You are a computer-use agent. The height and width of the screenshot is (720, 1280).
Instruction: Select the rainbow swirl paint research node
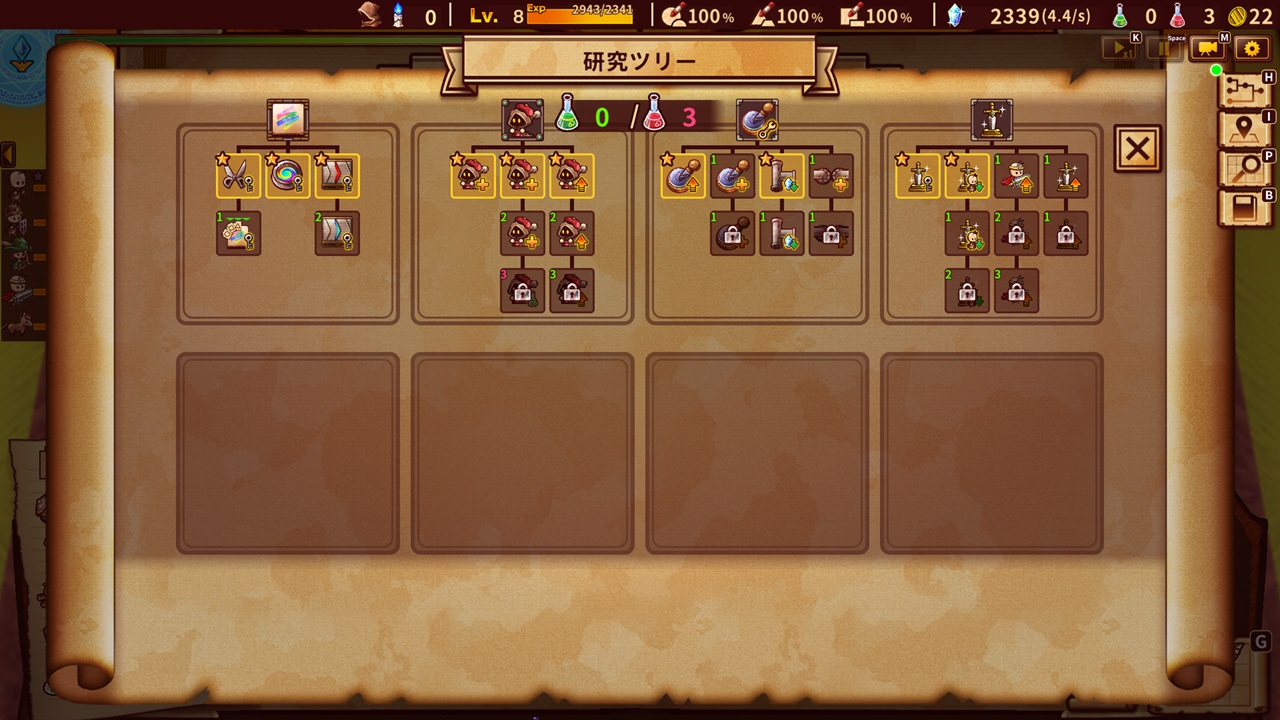click(x=288, y=176)
